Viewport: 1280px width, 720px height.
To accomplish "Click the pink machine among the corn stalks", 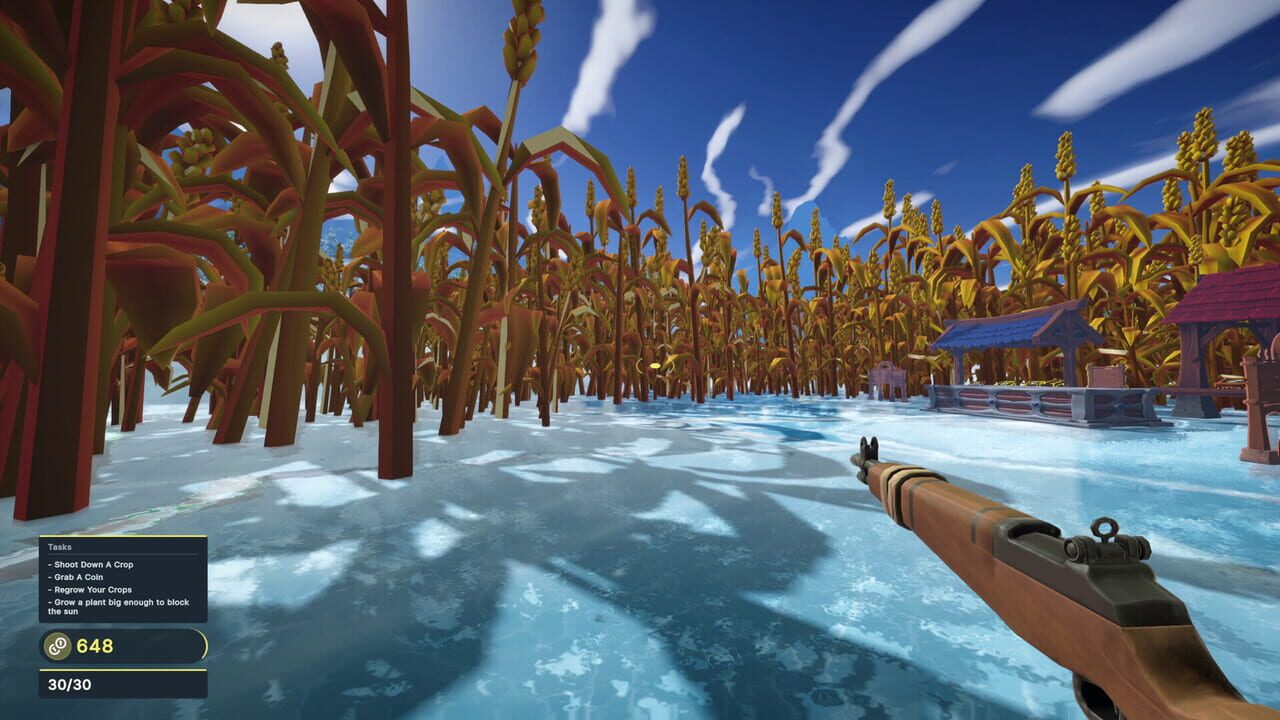I will (x=887, y=374).
